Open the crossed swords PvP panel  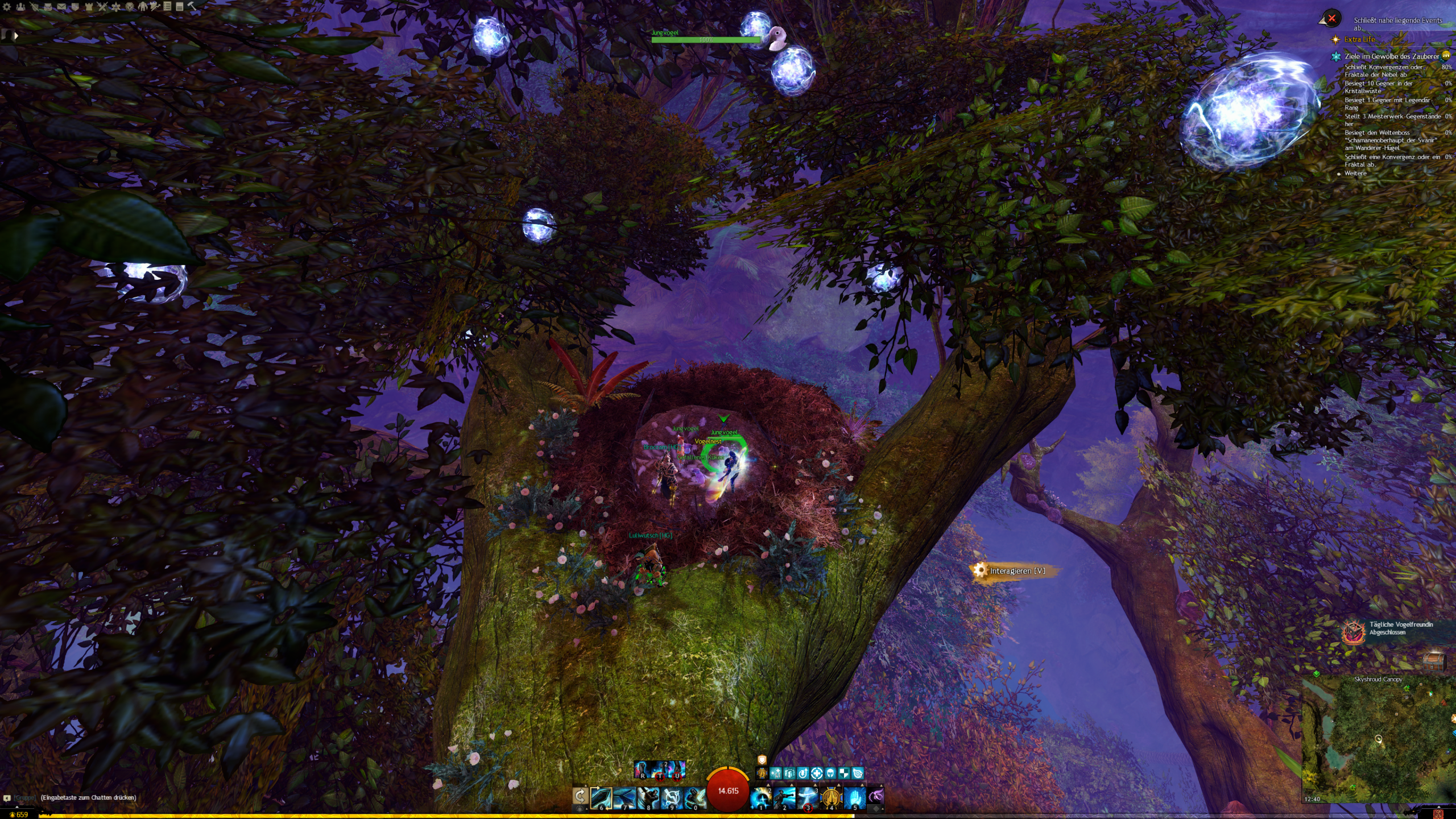[x=102, y=7]
